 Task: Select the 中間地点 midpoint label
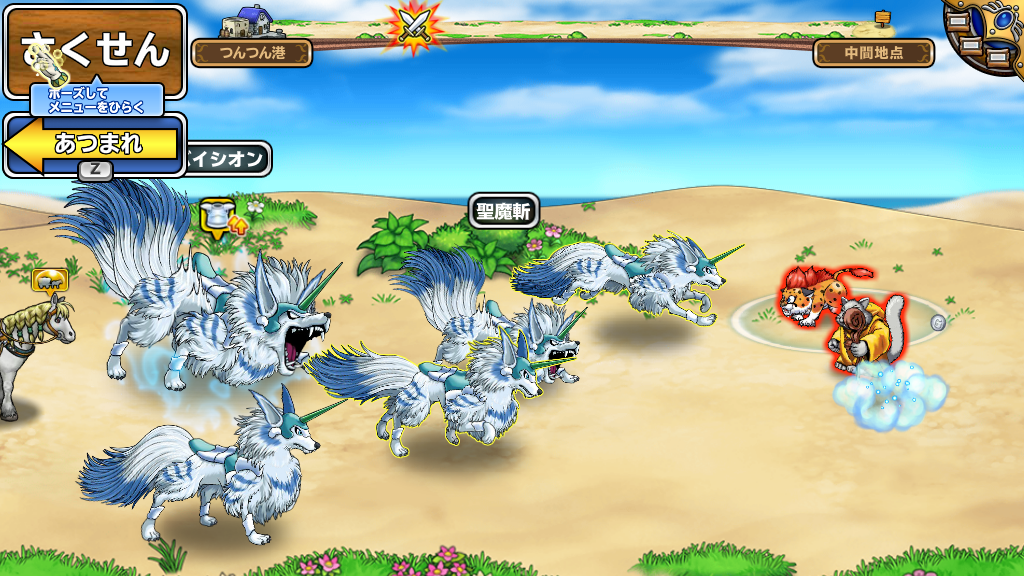(x=873, y=53)
